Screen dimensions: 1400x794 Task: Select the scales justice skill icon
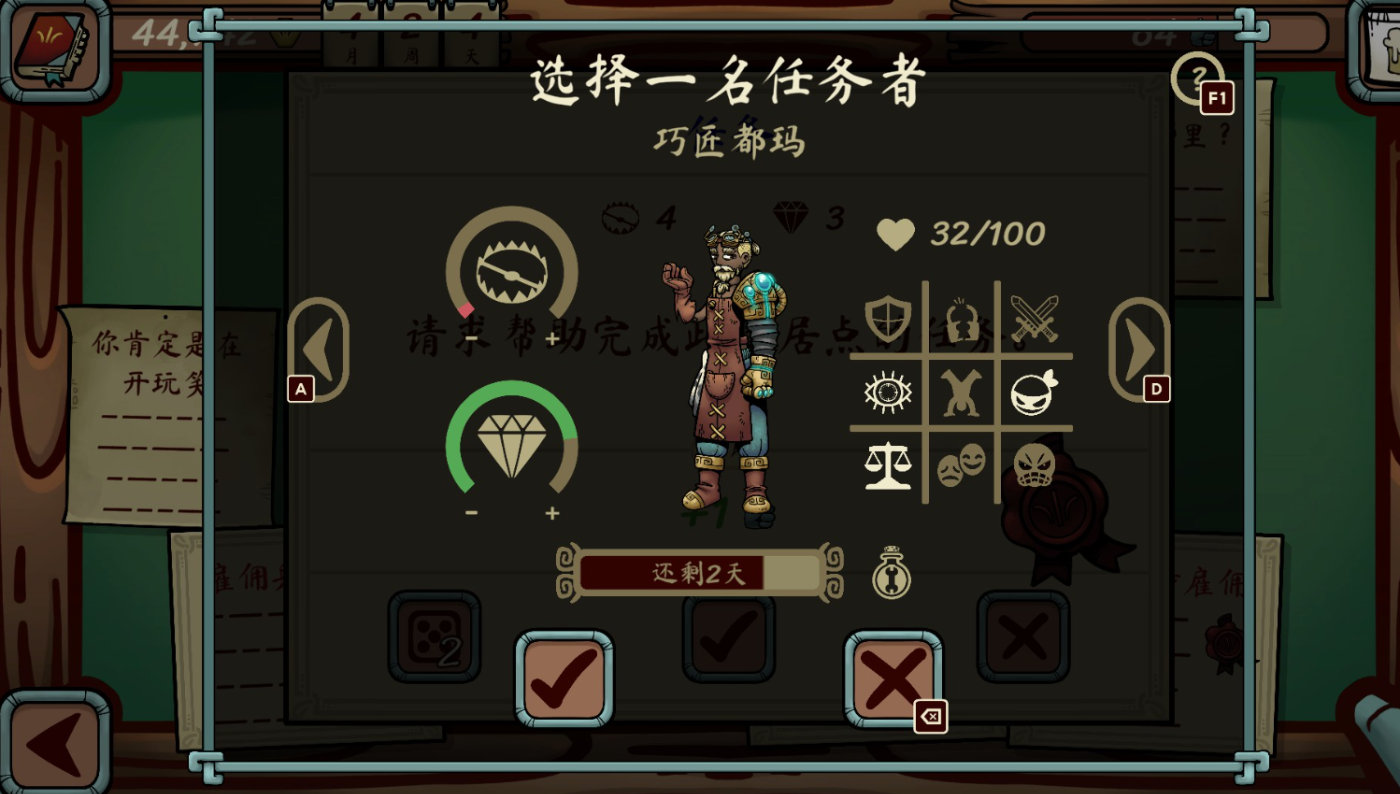(x=886, y=466)
